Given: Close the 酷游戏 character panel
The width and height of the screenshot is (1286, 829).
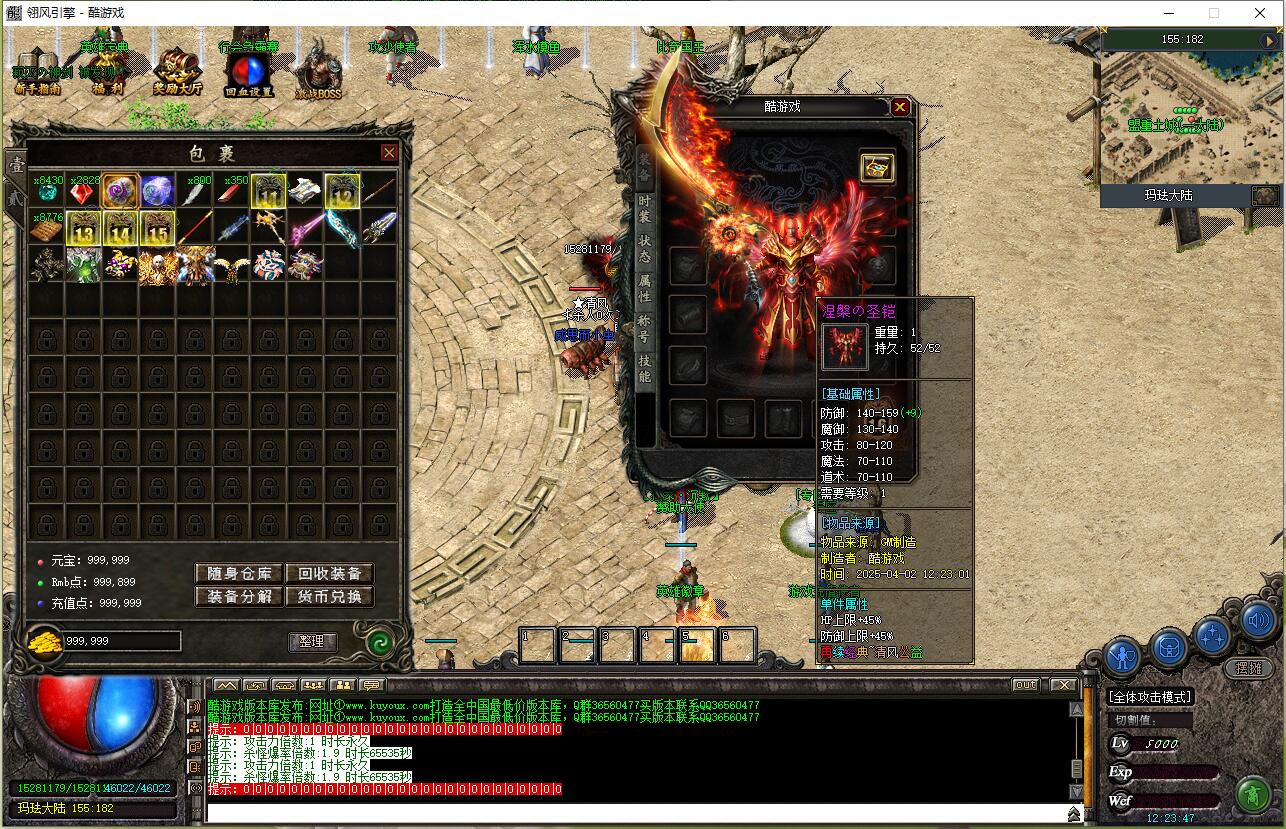Looking at the screenshot, I should point(900,107).
